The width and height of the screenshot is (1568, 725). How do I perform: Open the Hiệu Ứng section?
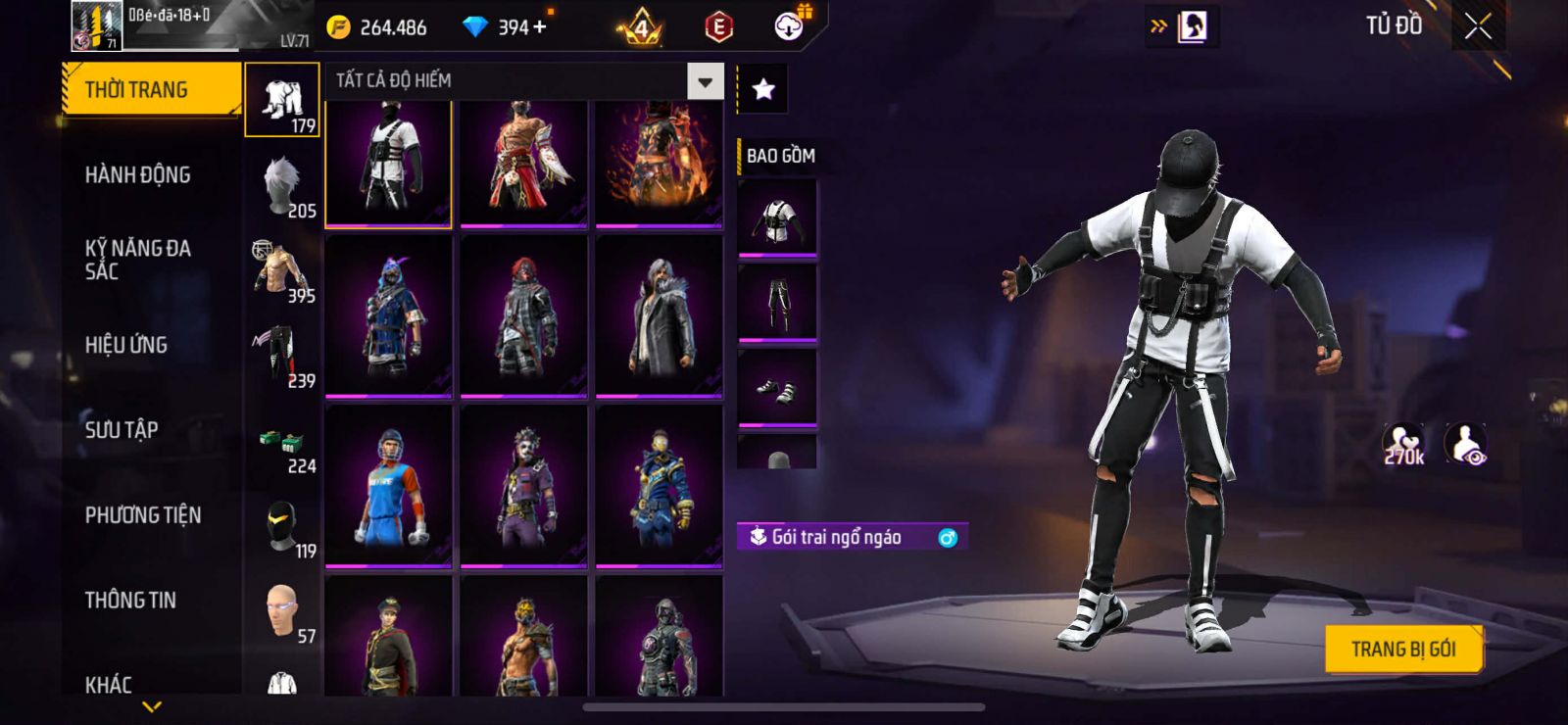[x=126, y=345]
